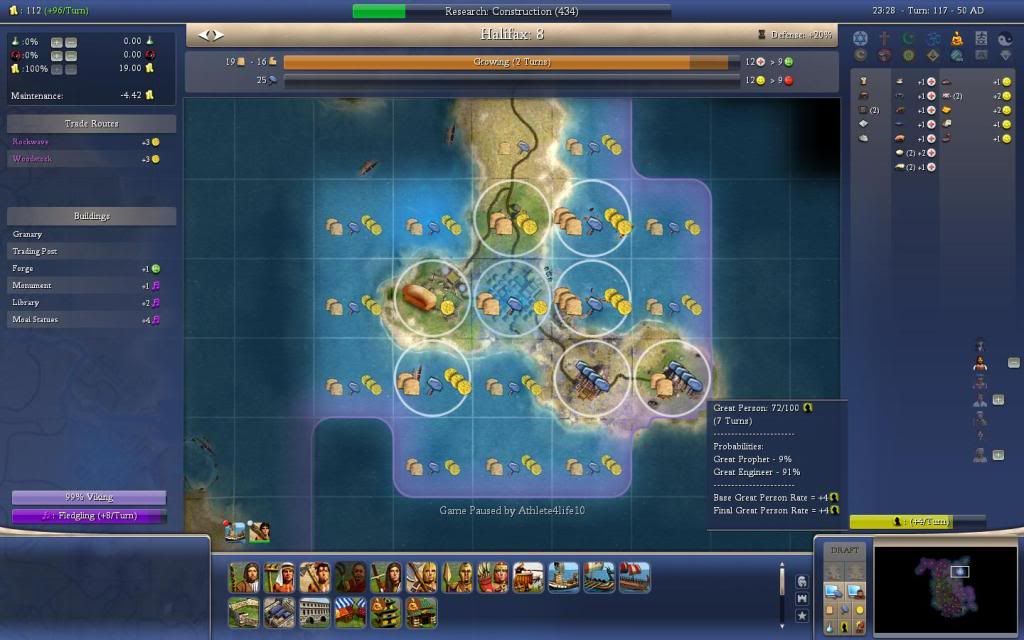The image size is (1024, 640).
Task: Select the Trading Post building row
Action: point(90,251)
